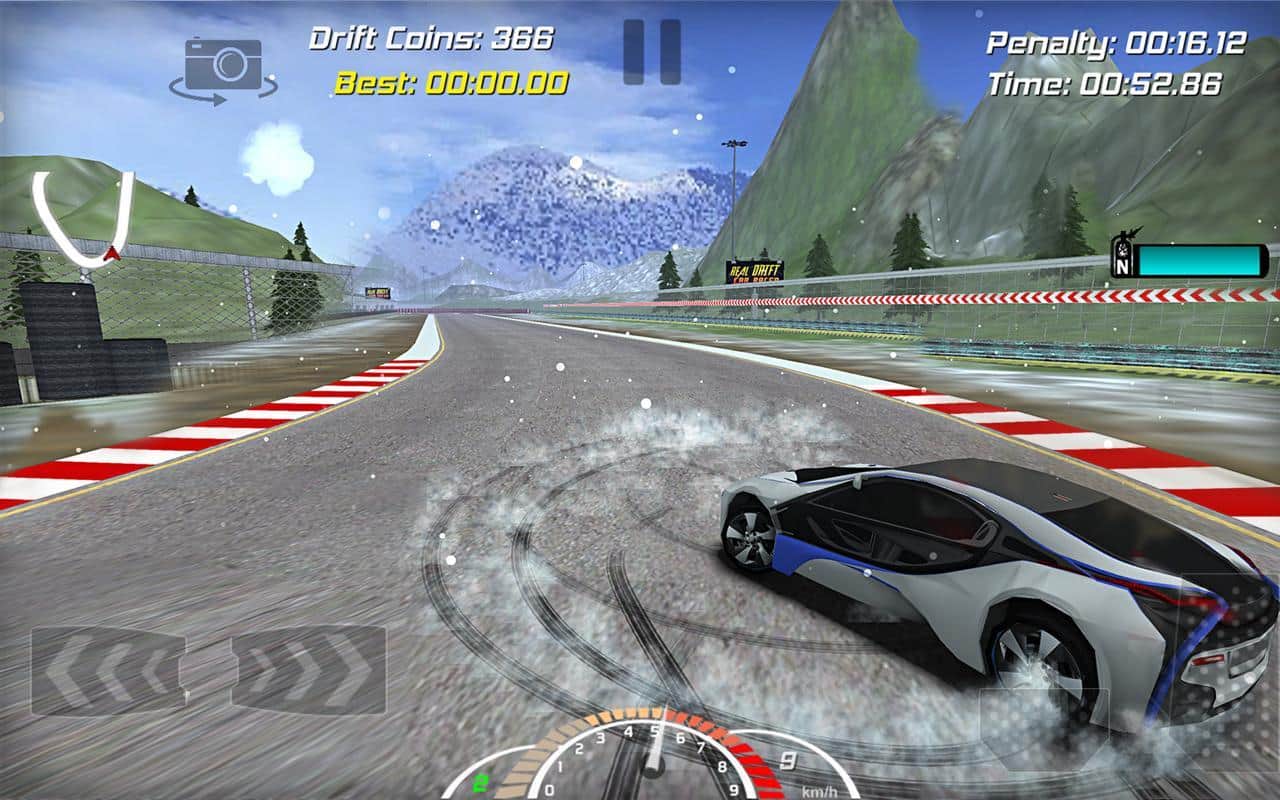Screen dimensions: 1280x800
Task: Steer left with the left chevron button
Action: click(x=107, y=670)
